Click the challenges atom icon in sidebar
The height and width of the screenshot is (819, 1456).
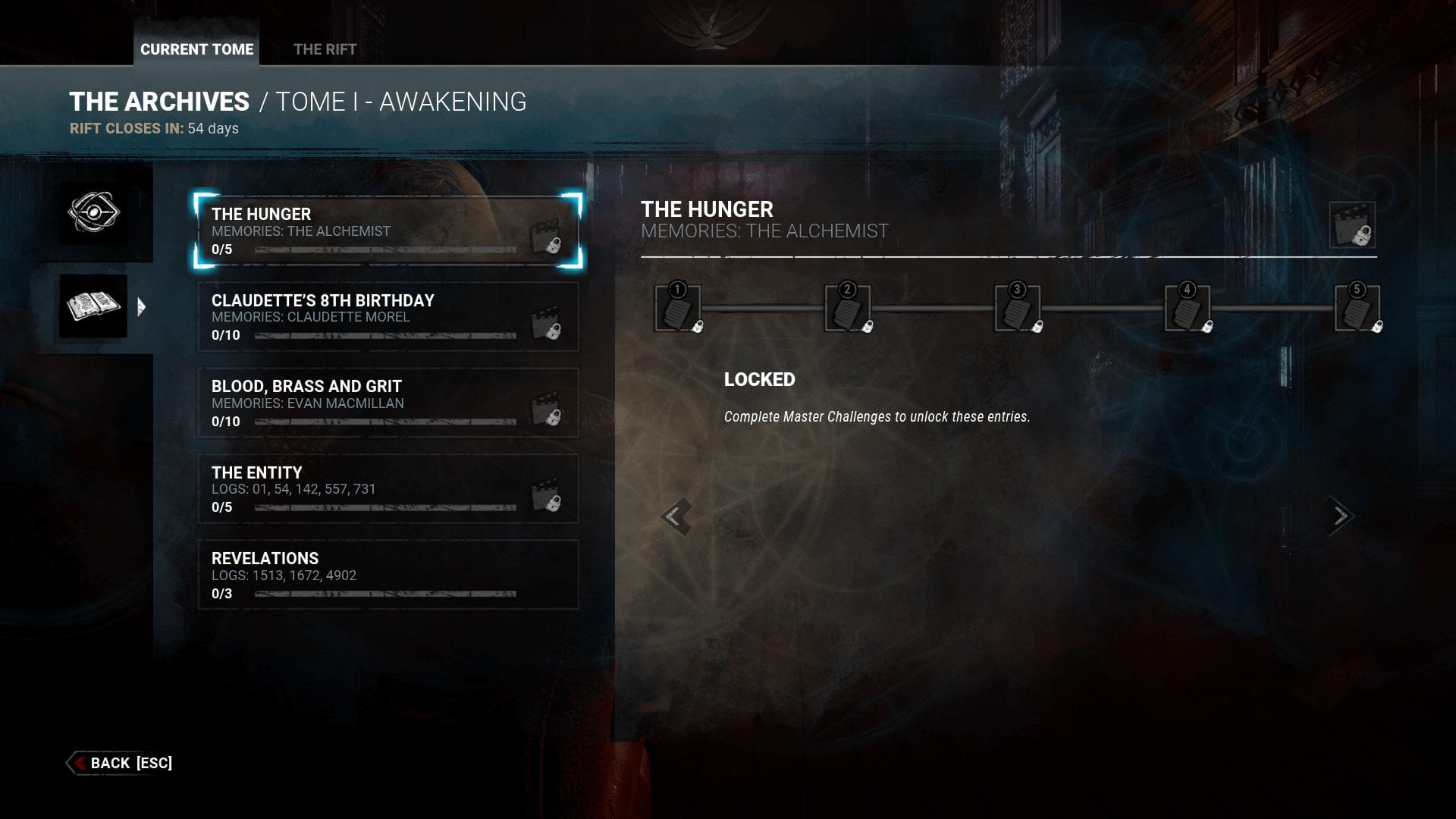click(x=93, y=212)
